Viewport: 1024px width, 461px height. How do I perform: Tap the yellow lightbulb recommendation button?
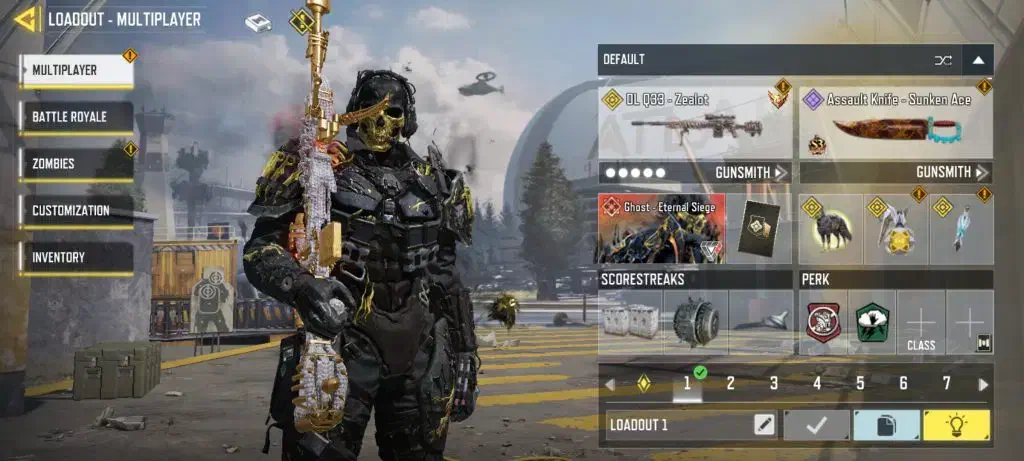pos(956,425)
